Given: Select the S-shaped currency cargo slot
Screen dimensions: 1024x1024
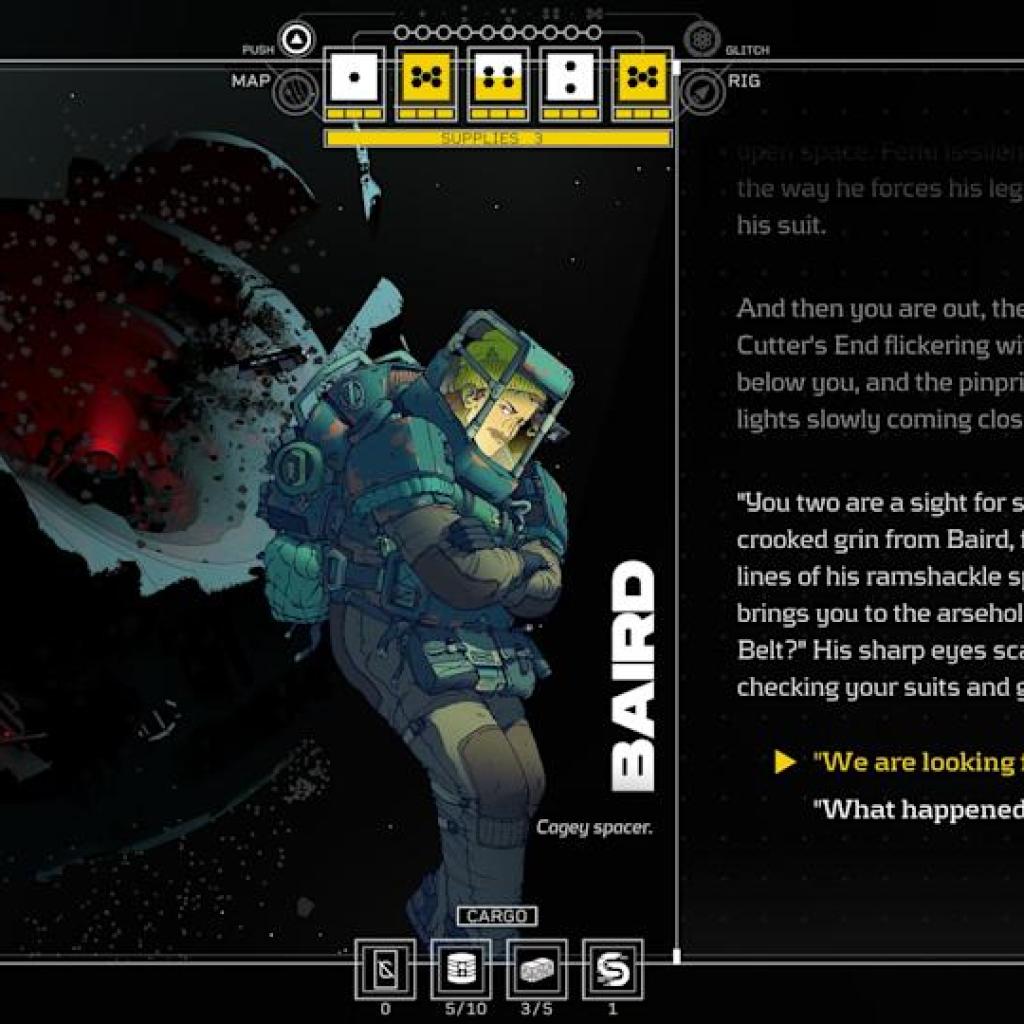Looking at the screenshot, I should 612,968.
